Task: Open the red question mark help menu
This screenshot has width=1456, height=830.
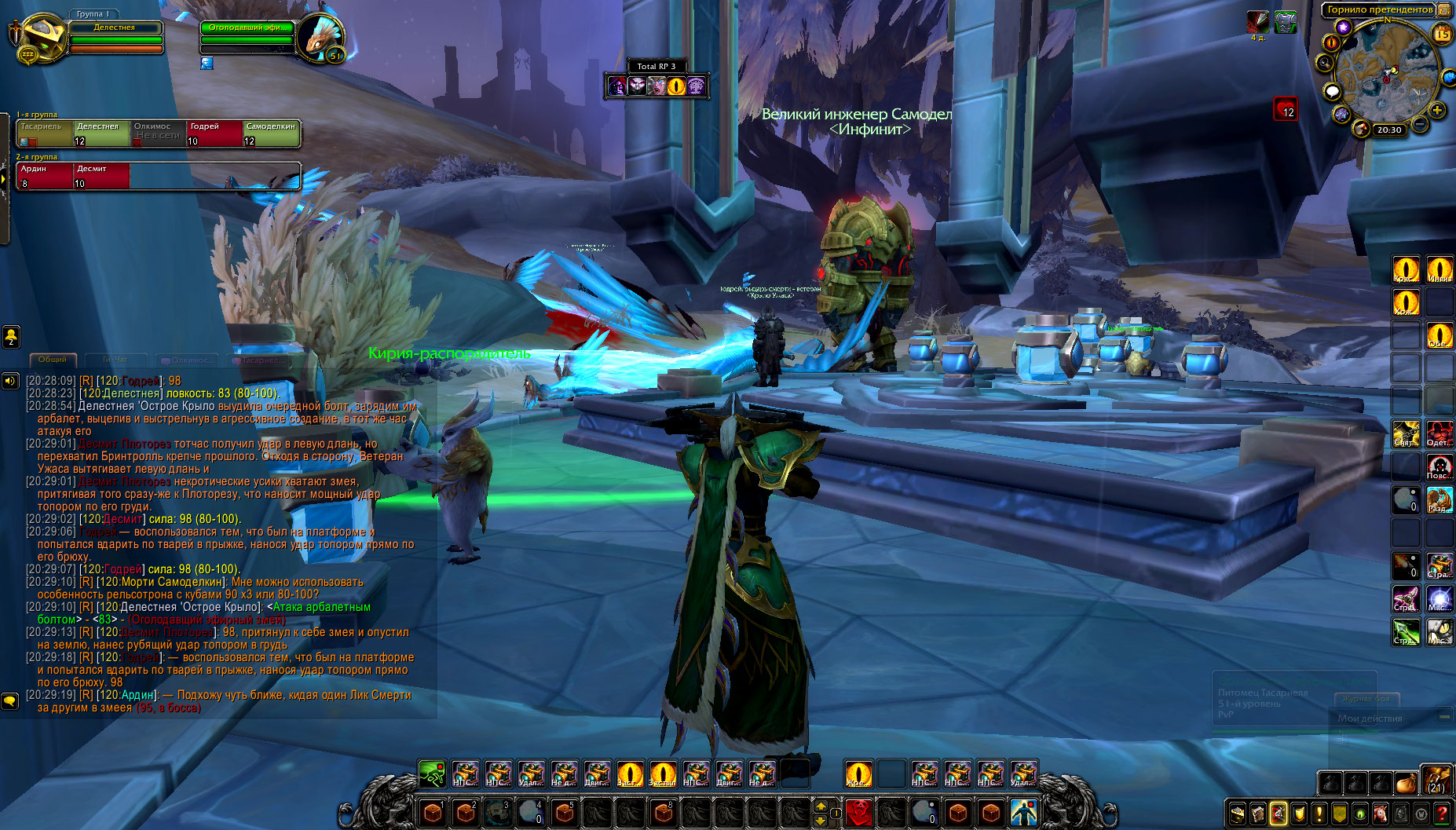Action: pyautogui.click(x=1442, y=814)
